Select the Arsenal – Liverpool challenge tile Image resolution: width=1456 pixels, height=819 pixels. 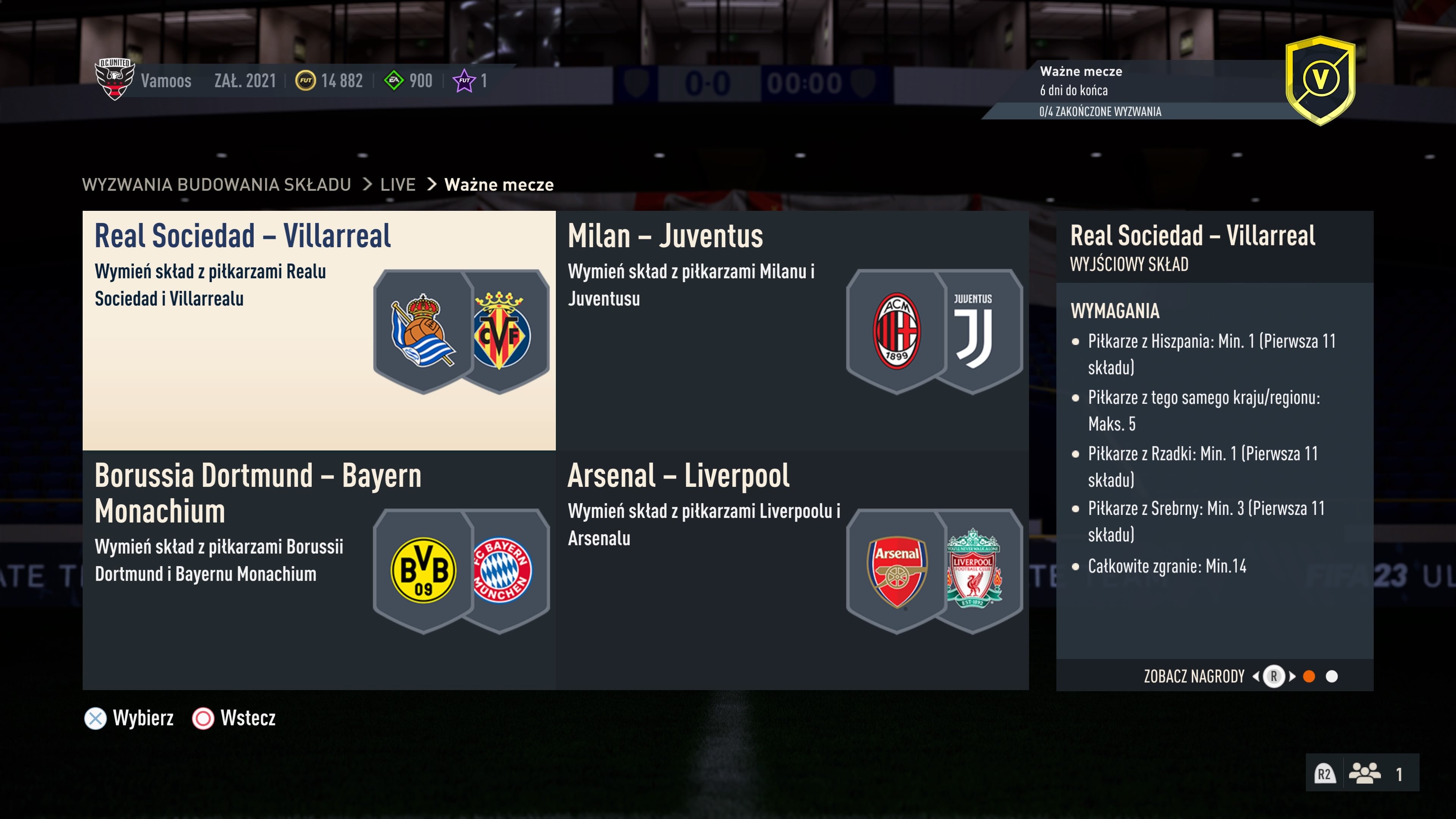point(791,570)
